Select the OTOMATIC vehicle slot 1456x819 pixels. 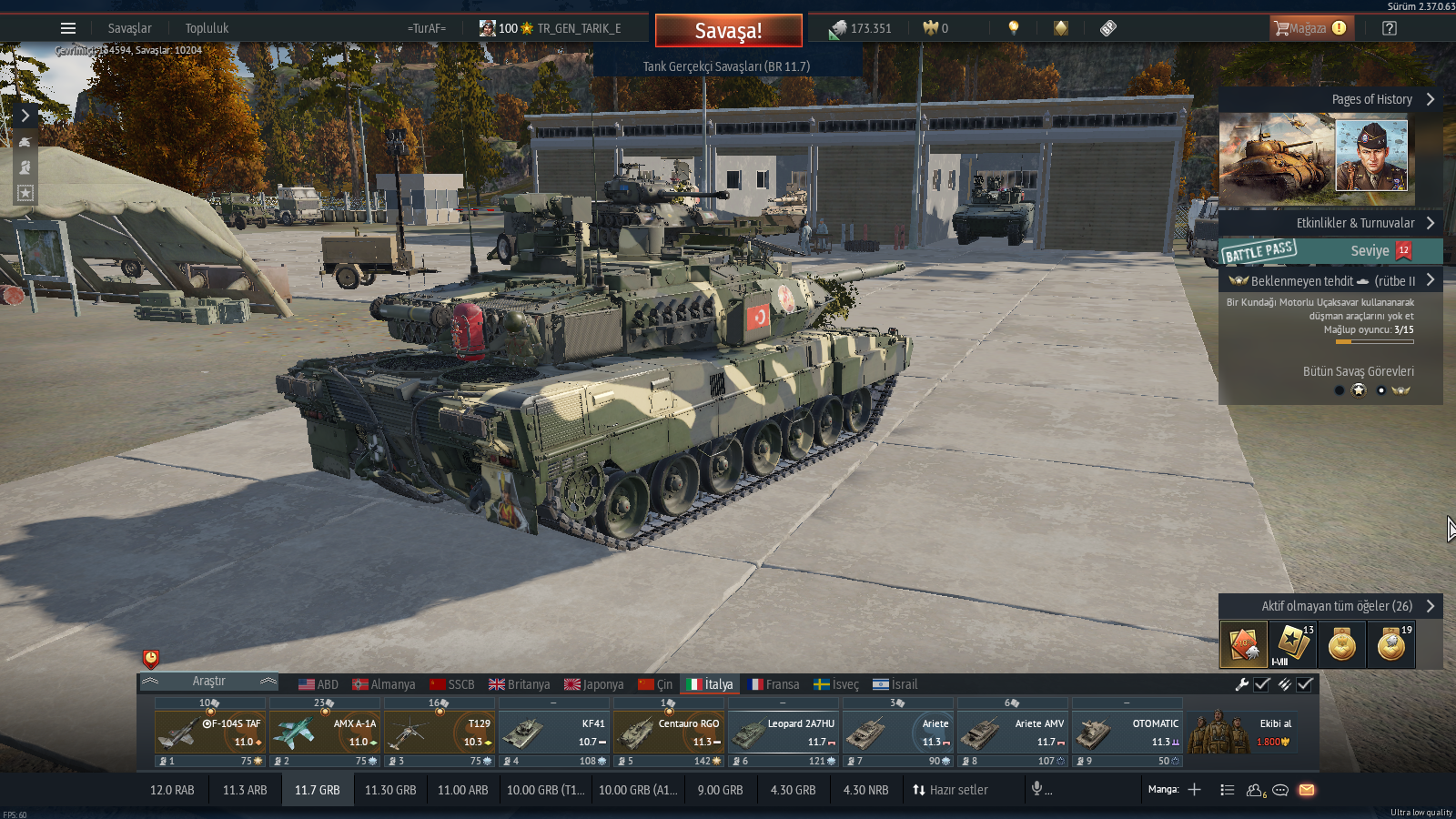[1127, 733]
